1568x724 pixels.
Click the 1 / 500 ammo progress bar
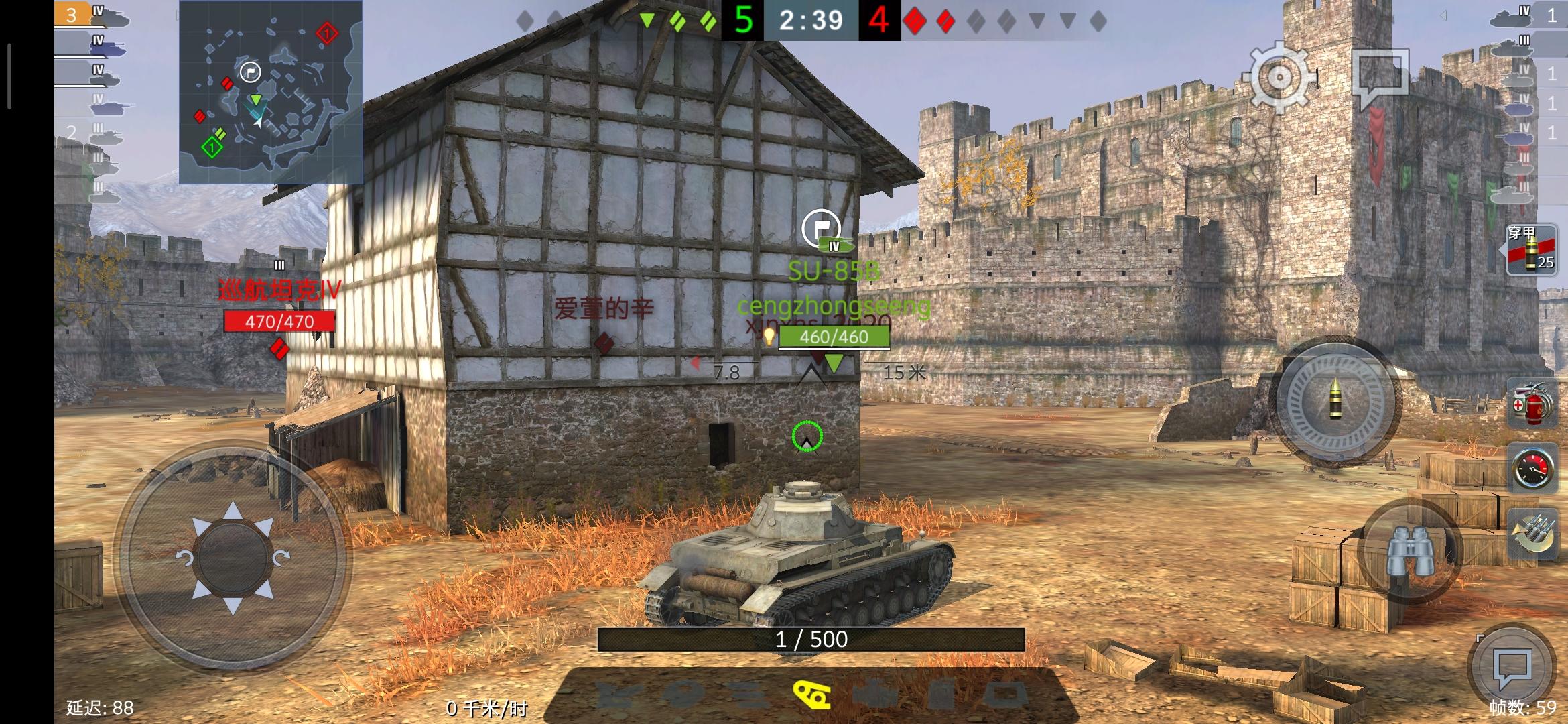pos(811,640)
